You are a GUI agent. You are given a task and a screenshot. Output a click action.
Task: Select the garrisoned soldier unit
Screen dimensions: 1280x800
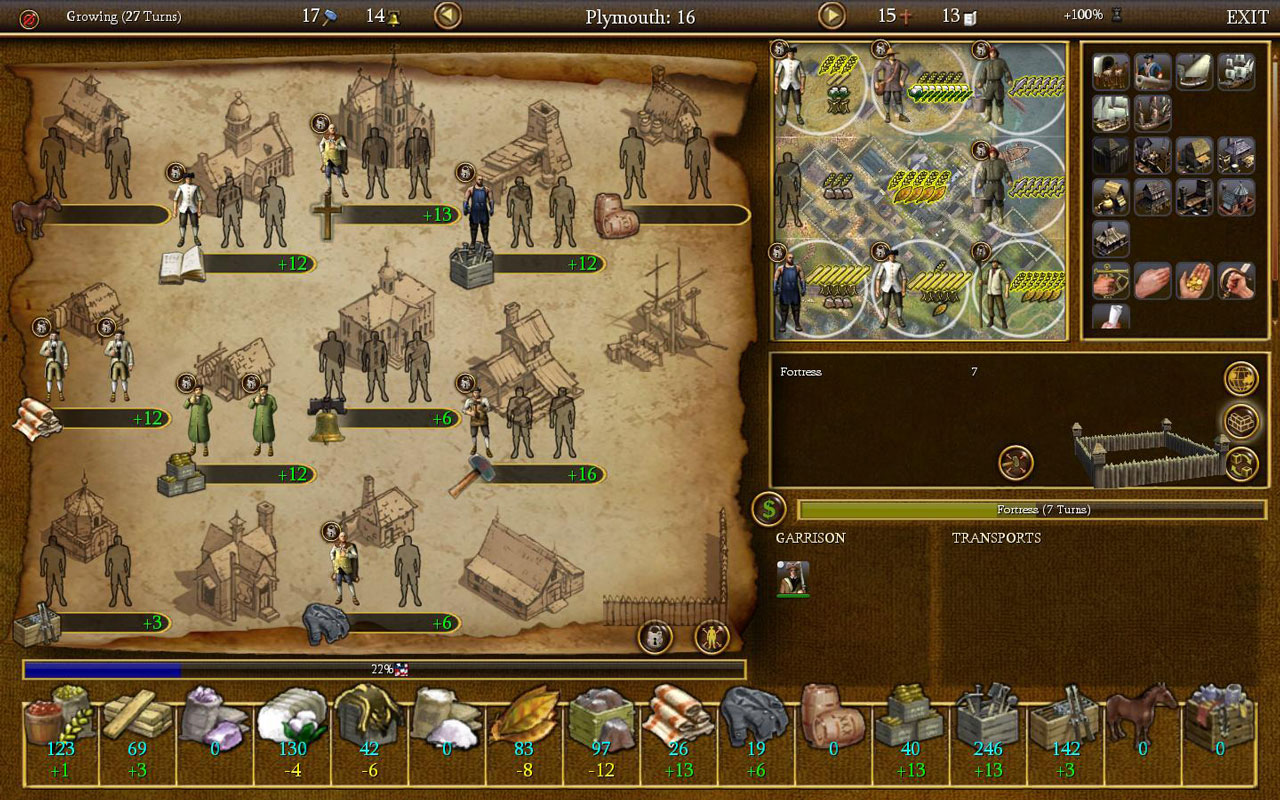793,577
